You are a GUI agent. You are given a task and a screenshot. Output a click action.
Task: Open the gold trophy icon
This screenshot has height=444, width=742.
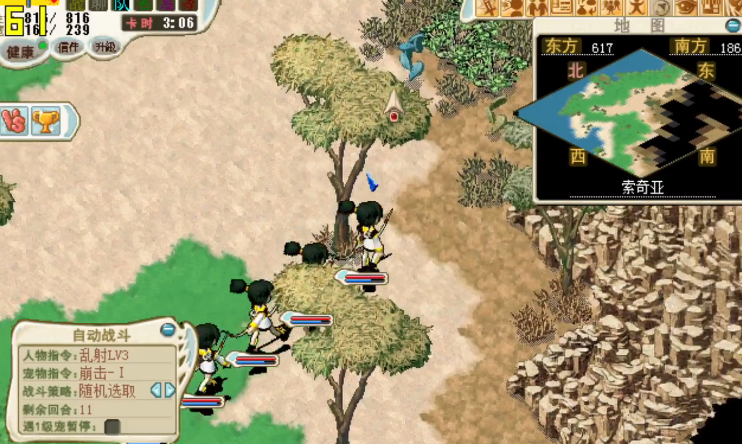[43, 121]
